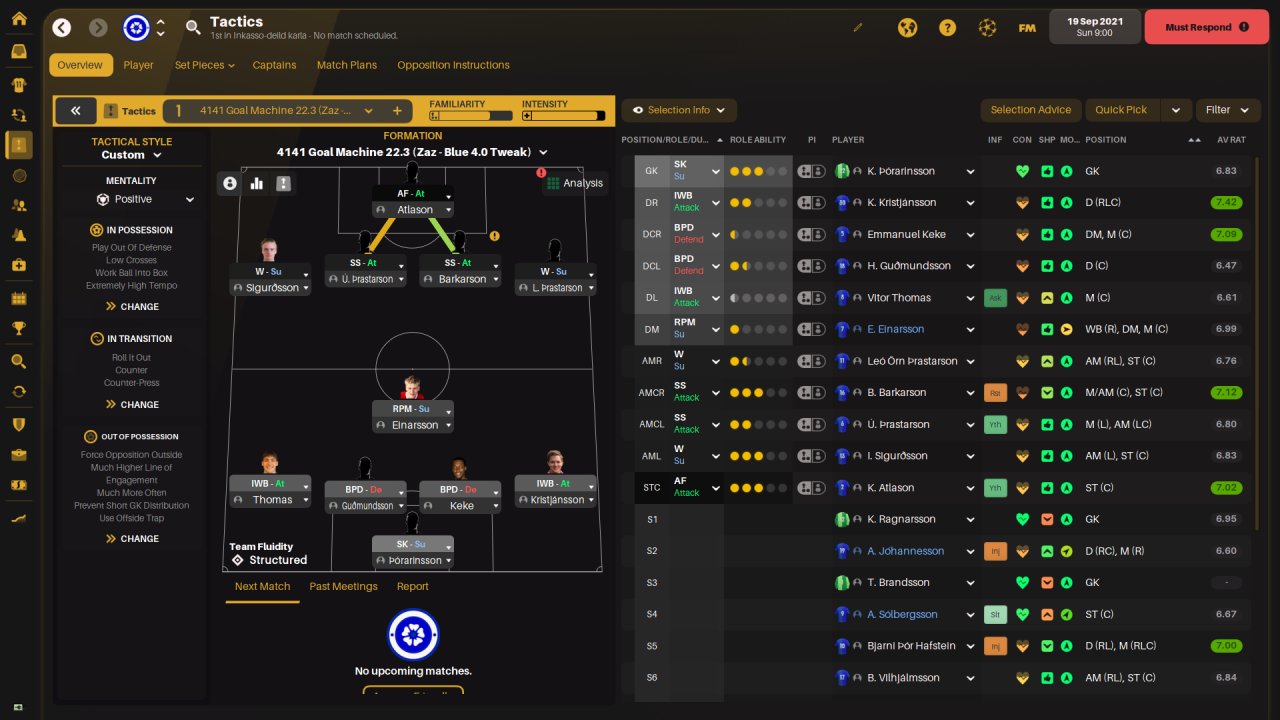The width and height of the screenshot is (1280, 720).
Task: Open the Selection Info dropdown
Action: pyautogui.click(x=679, y=110)
